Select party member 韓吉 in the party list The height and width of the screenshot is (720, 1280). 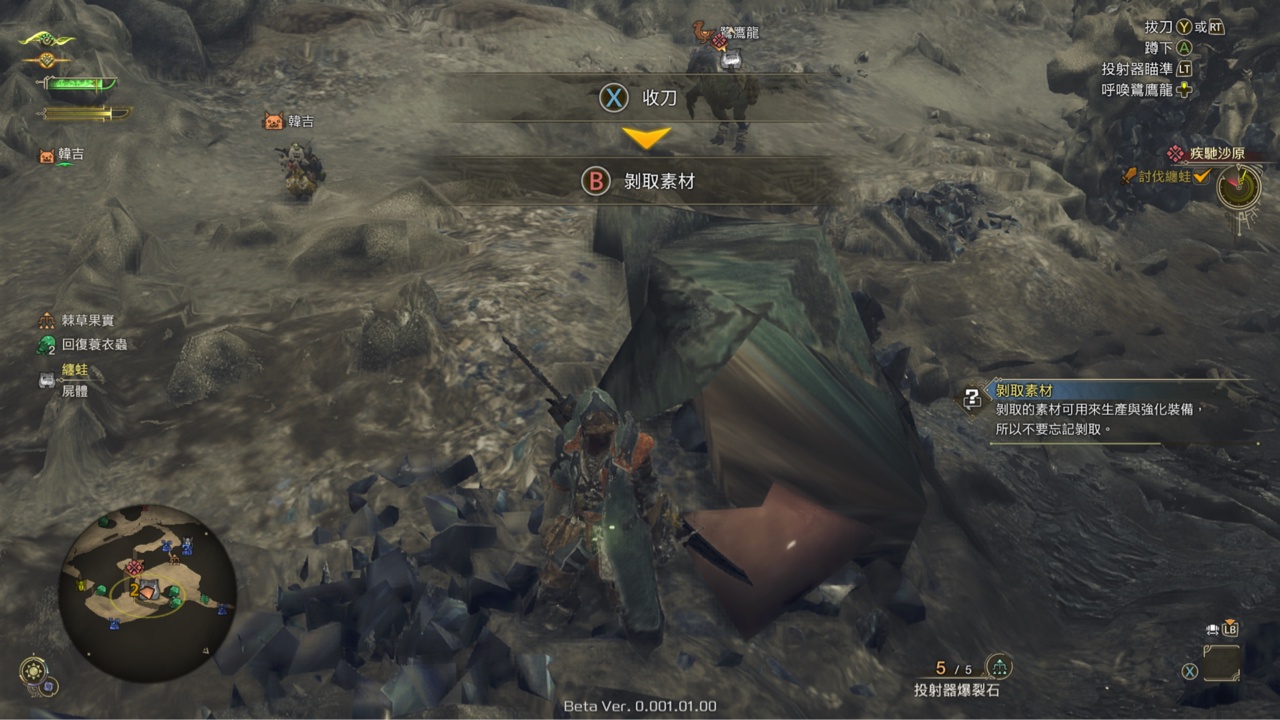tap(70, 155)
